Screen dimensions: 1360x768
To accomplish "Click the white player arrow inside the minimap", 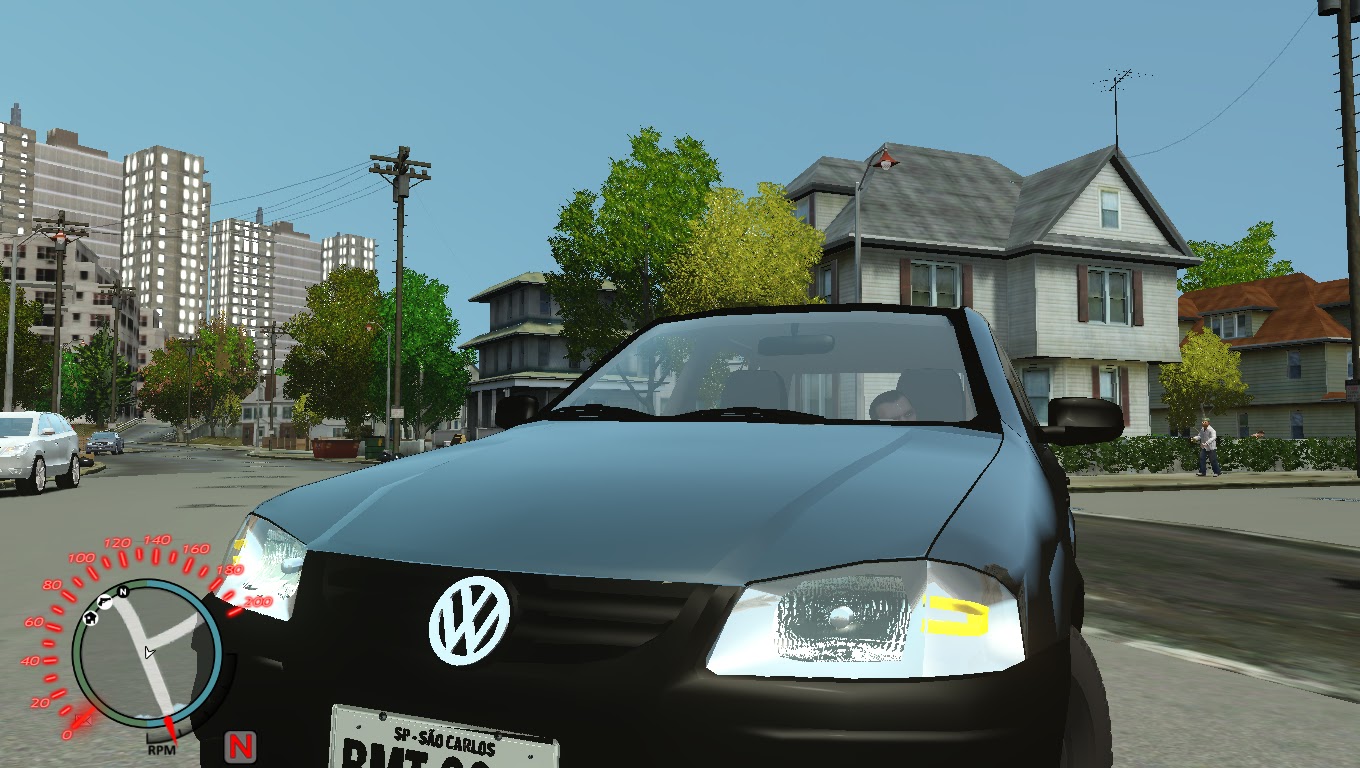I will point(150,652).
